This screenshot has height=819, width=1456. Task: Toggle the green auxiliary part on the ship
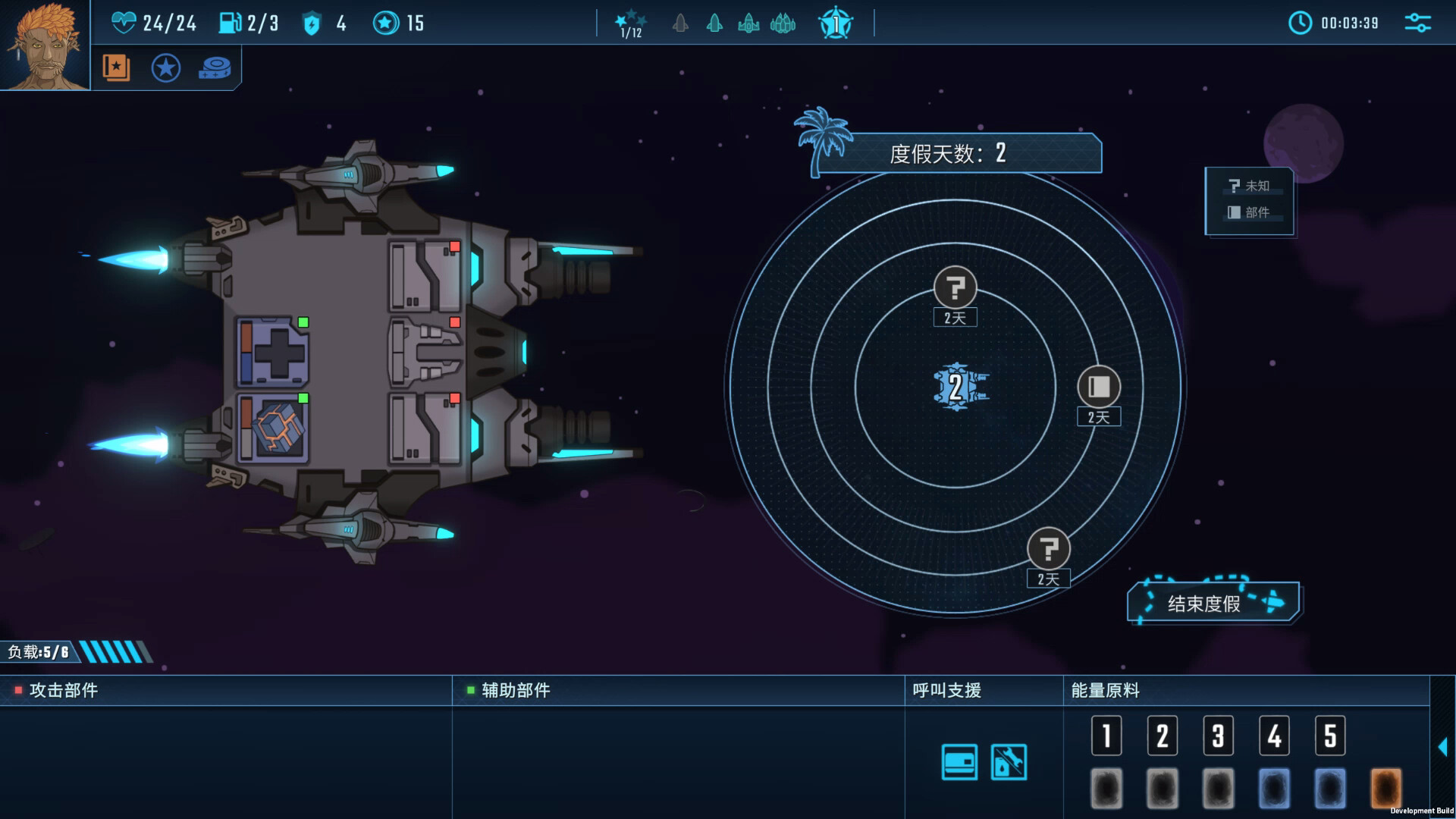pyautogui.click(x=304, y=322)
